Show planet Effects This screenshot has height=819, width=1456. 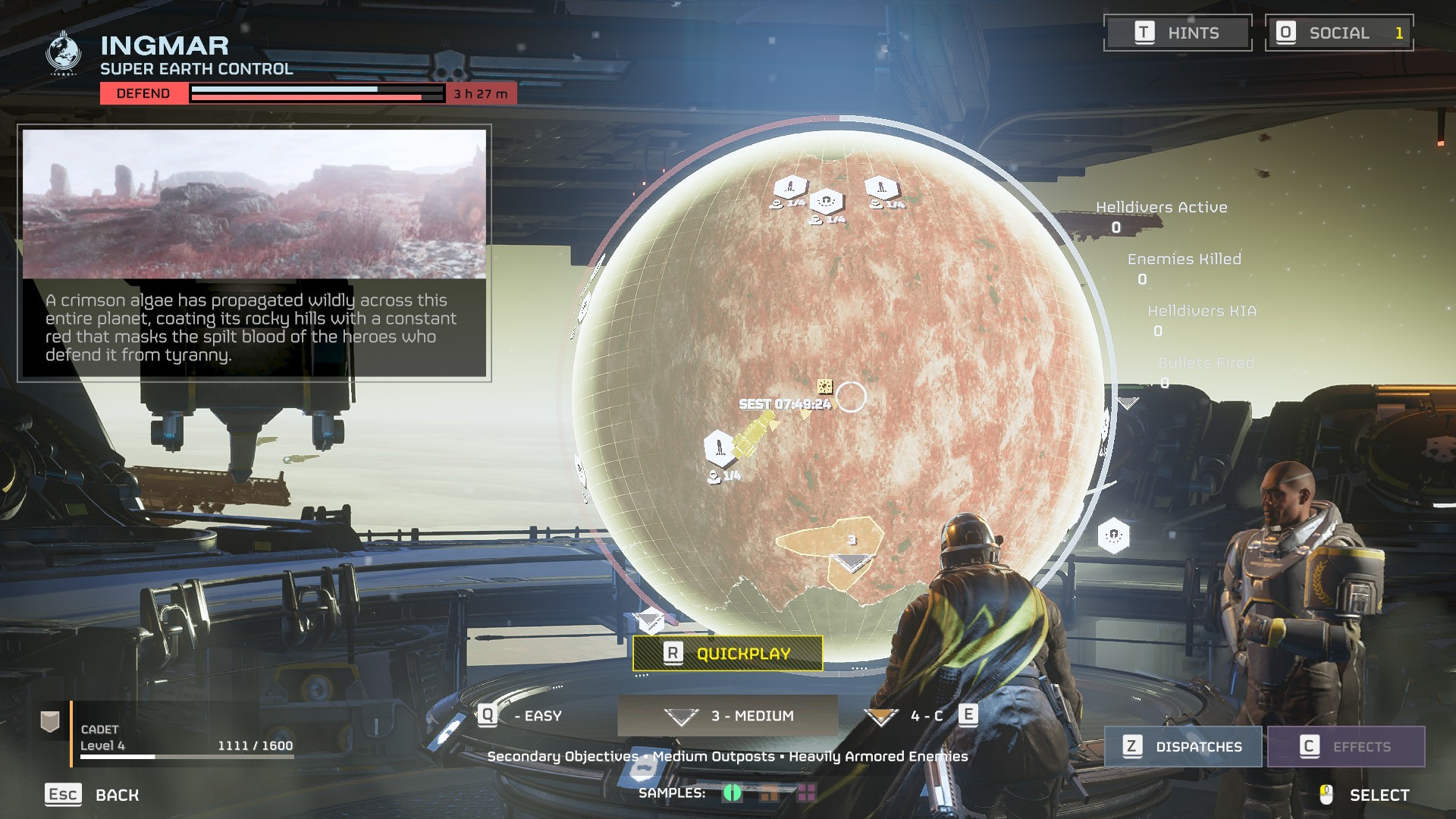(1346, 747)
